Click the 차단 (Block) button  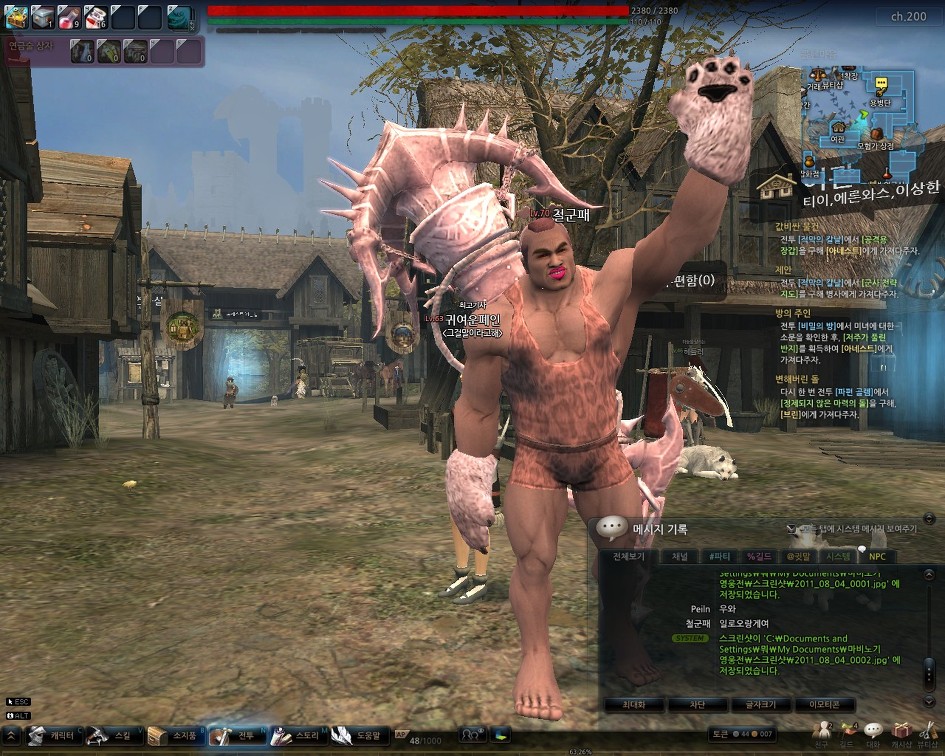pos(697,705)
